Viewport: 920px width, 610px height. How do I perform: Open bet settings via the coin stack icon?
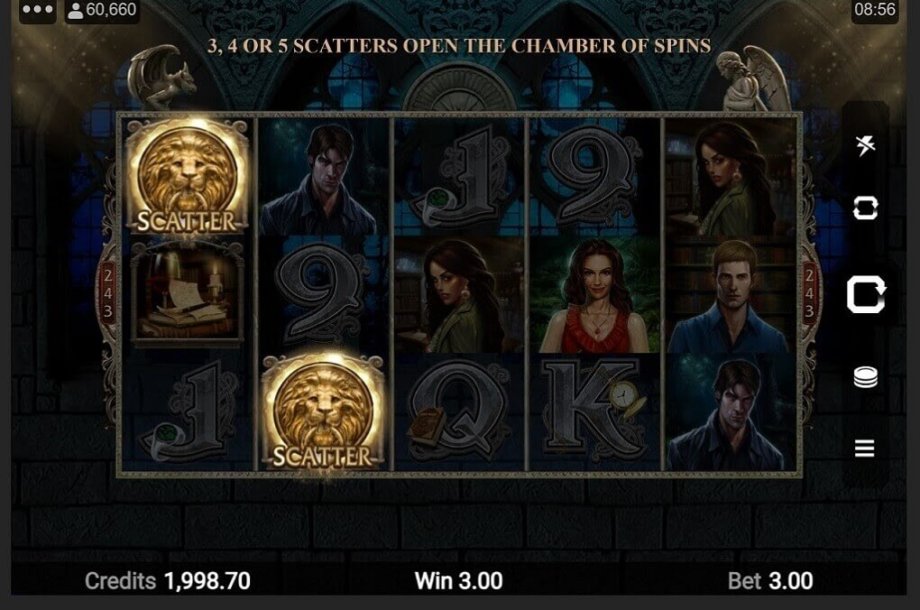[x=866, y=378]
